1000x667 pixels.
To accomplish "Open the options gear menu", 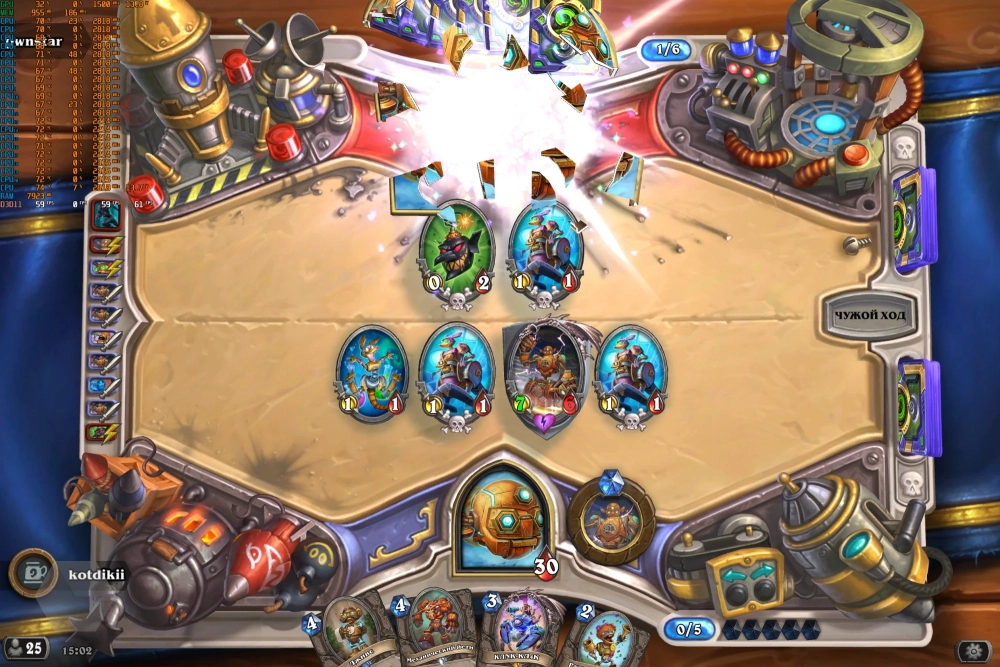I will point(973,649).
